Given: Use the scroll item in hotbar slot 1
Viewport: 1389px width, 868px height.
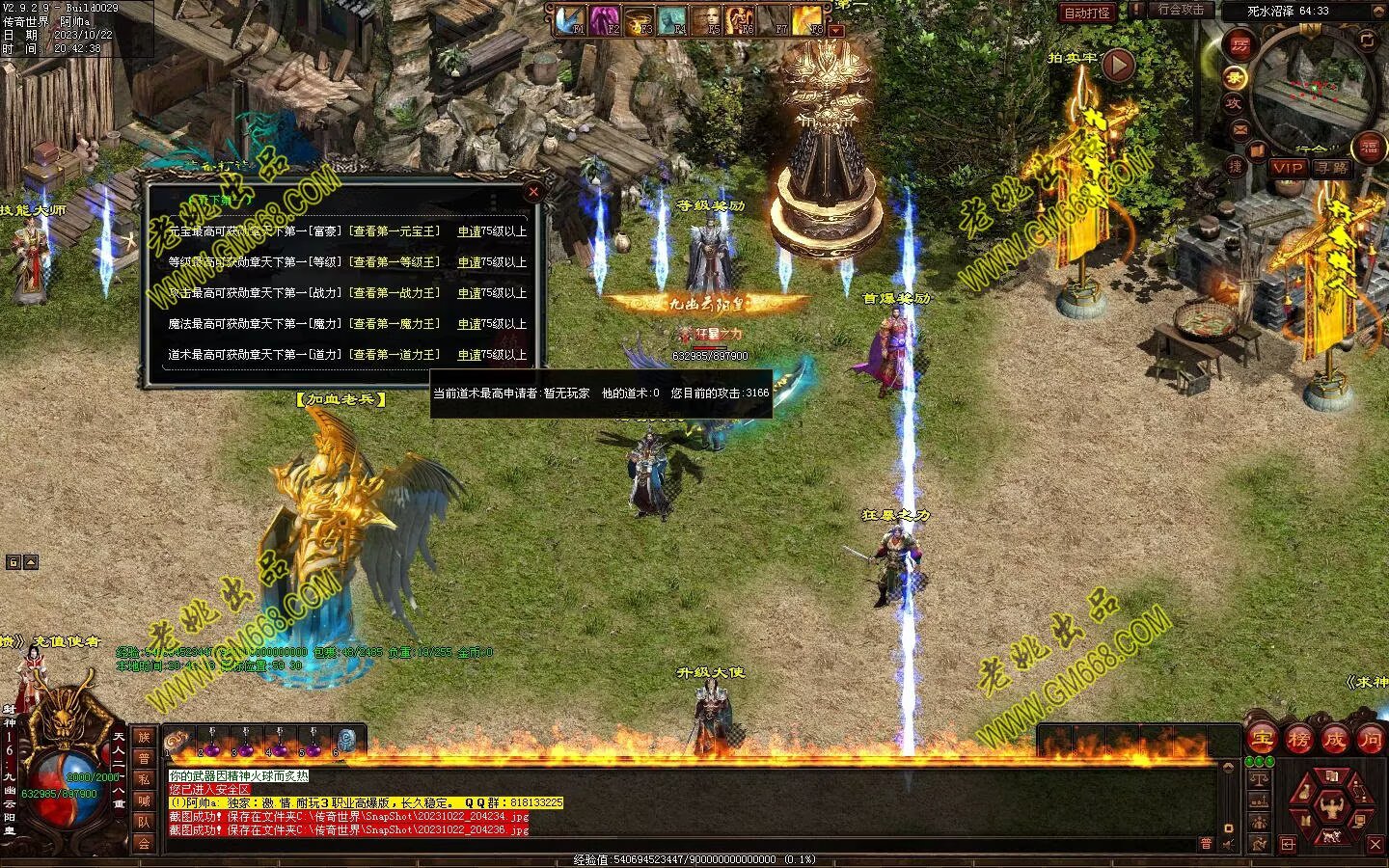Looking at the screenshot, I should pyautogui.click(x=177, y=742).
